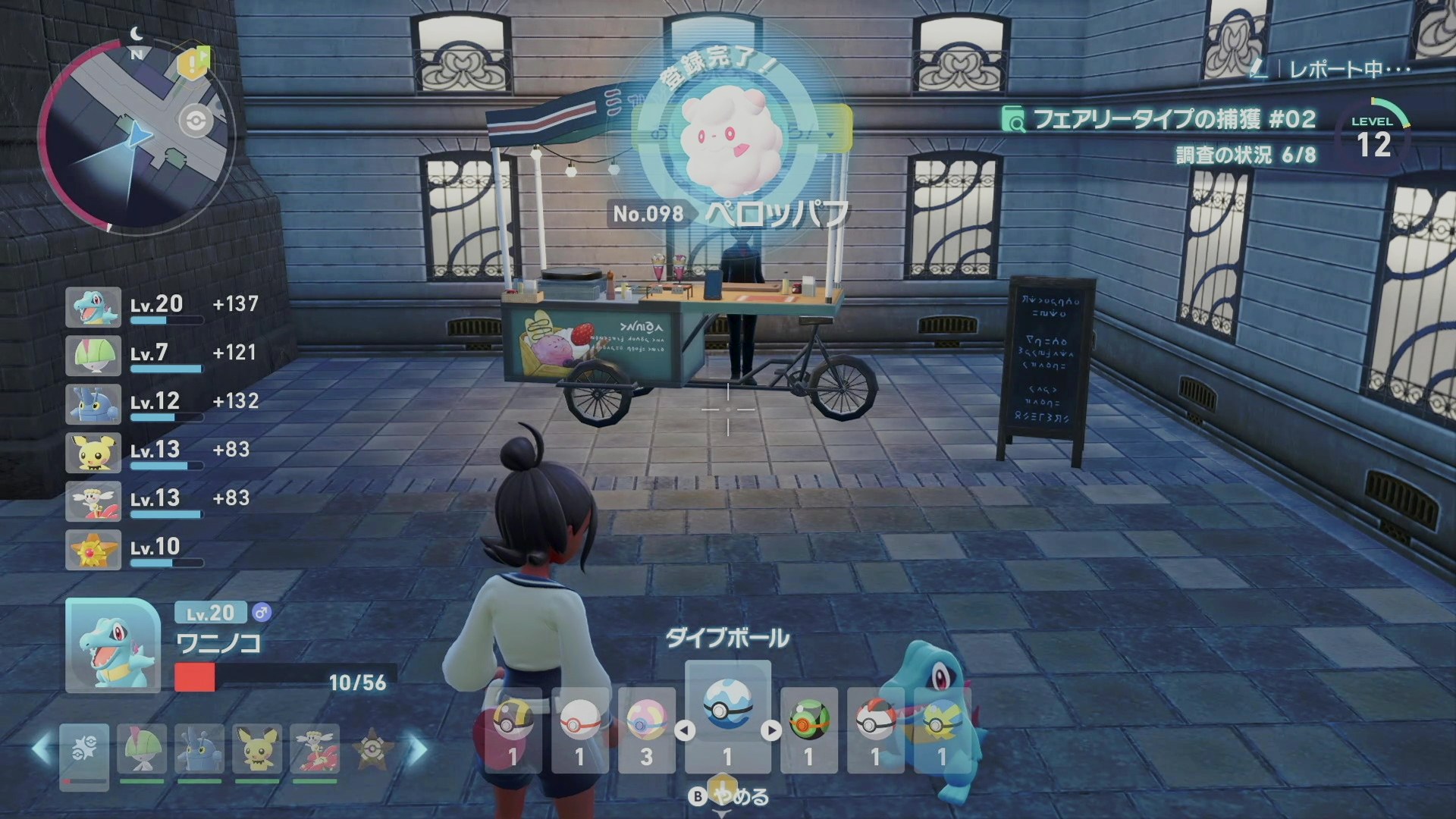Choose the Ultra Ball slot

click(x=513, y=730)
